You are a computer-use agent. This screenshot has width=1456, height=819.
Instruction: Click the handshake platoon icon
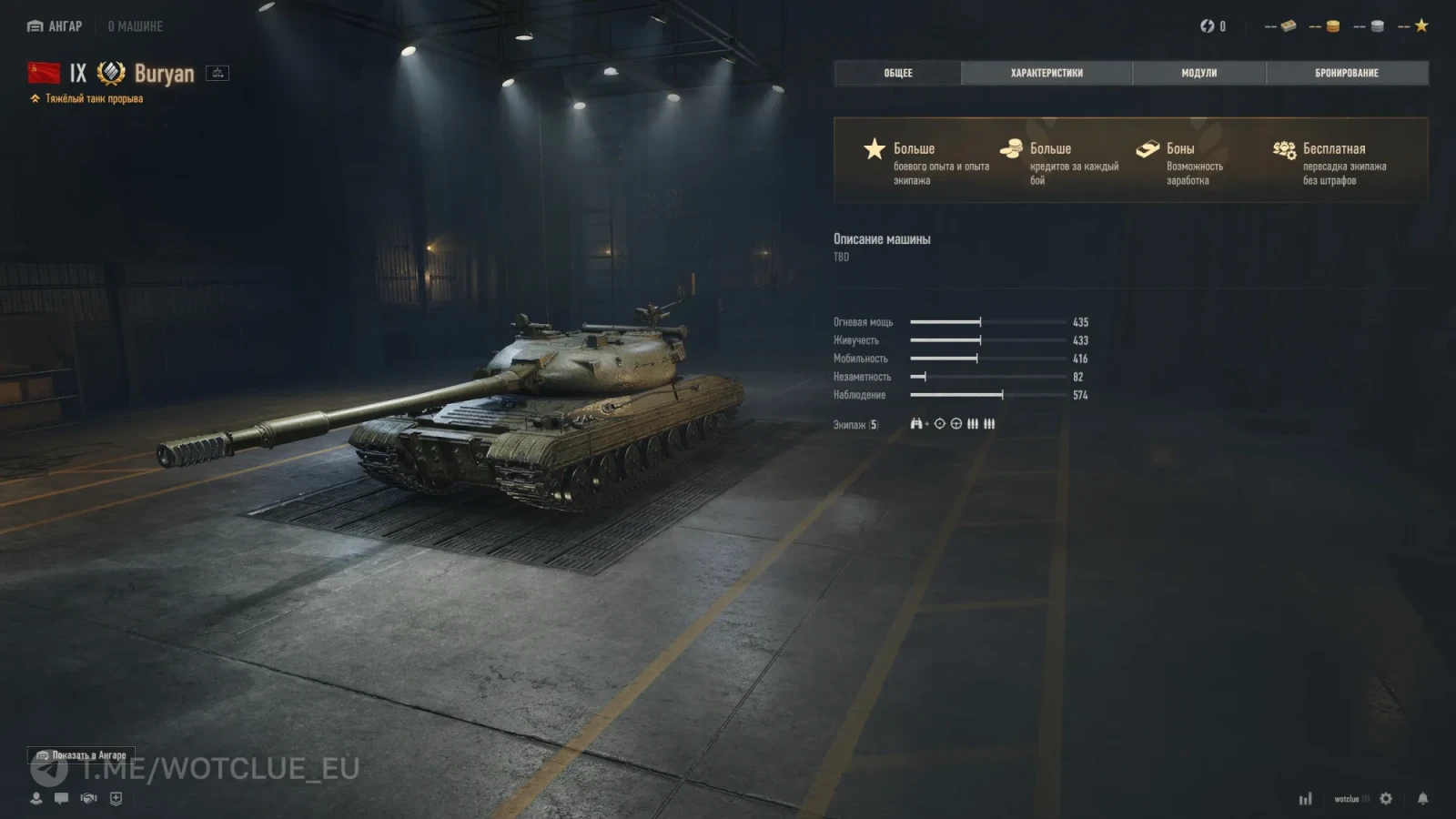point(88,798)
